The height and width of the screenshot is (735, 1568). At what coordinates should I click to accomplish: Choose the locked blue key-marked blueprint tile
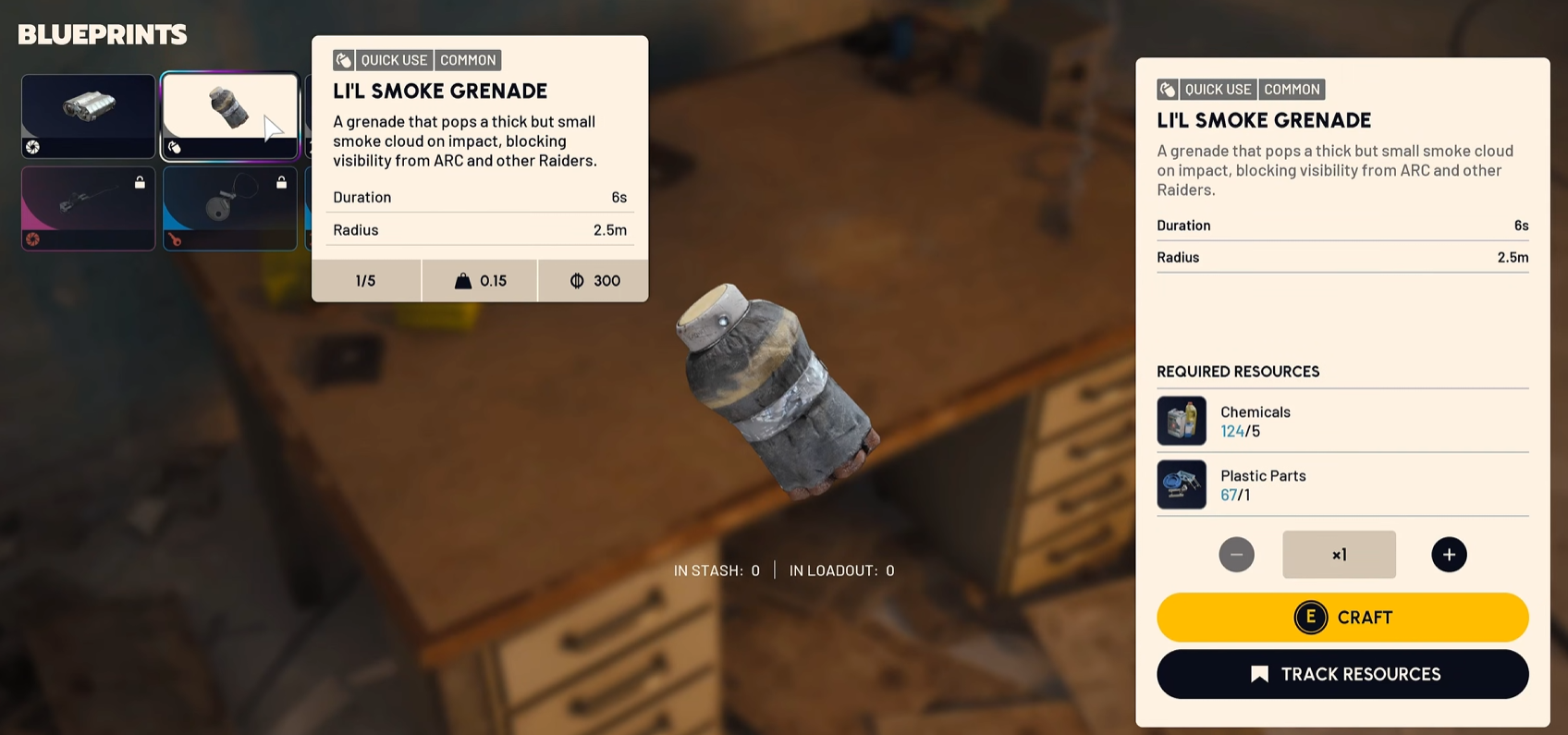click(x=229, y=208)
